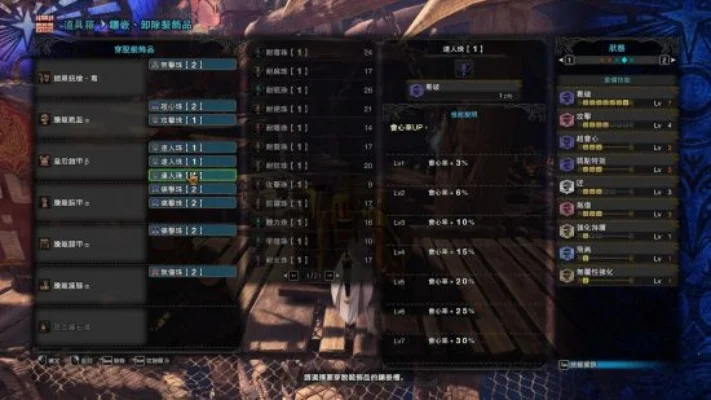The width and height of the screenshot is (711, 400).
Task: Select the 看破 skill row in the status panel
Action: pyautogui.click(x=616, y=97)
